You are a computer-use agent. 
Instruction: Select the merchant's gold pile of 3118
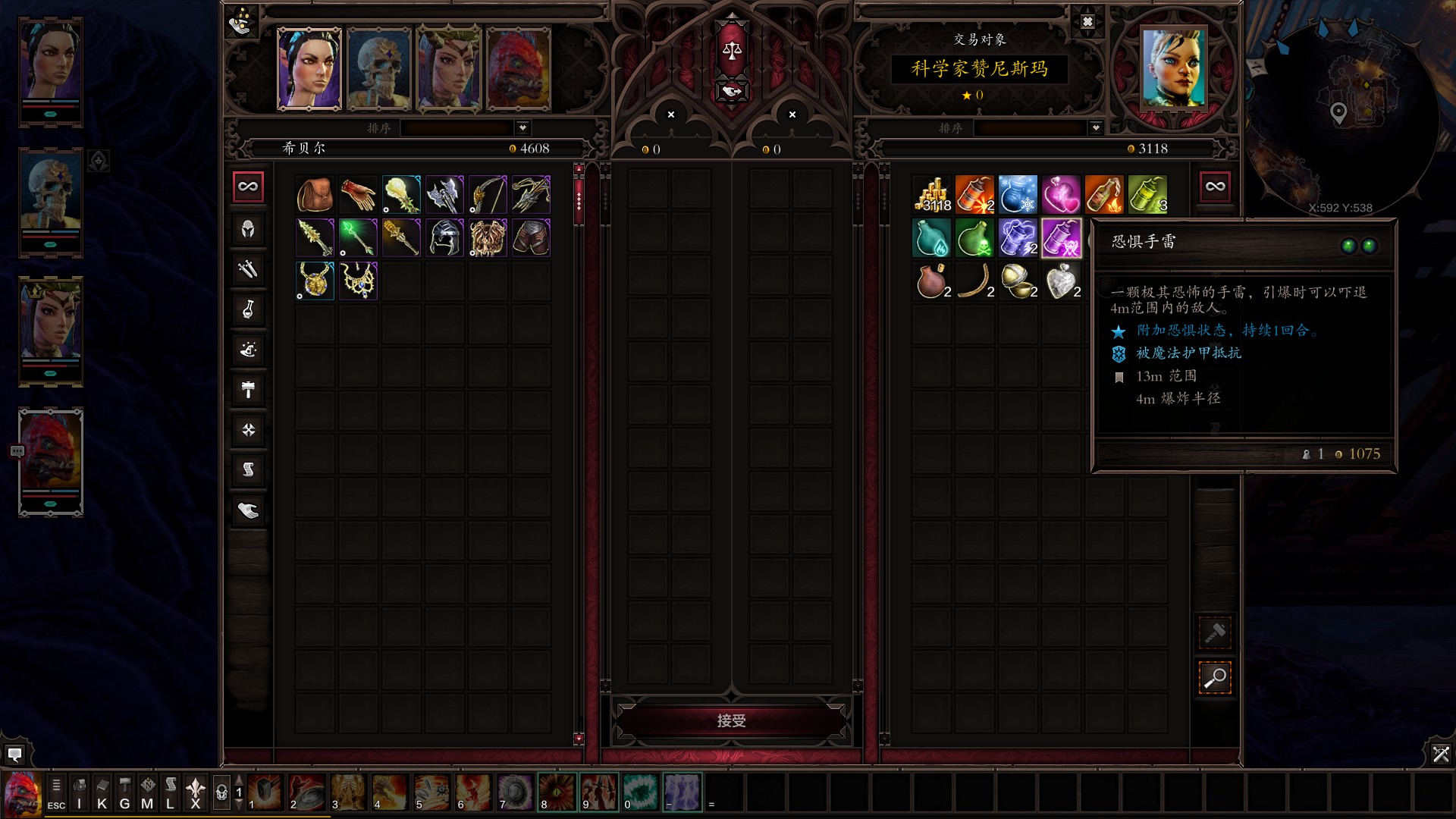click(932, 195)
